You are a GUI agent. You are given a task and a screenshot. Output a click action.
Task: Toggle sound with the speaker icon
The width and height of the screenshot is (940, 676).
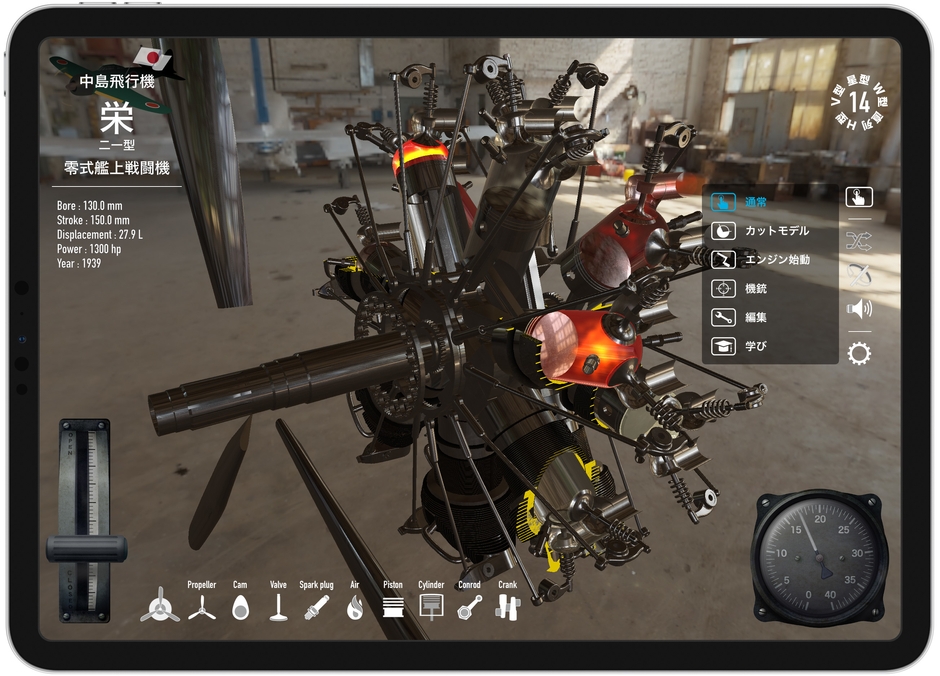pyautogui.click(x=859, y=309)
